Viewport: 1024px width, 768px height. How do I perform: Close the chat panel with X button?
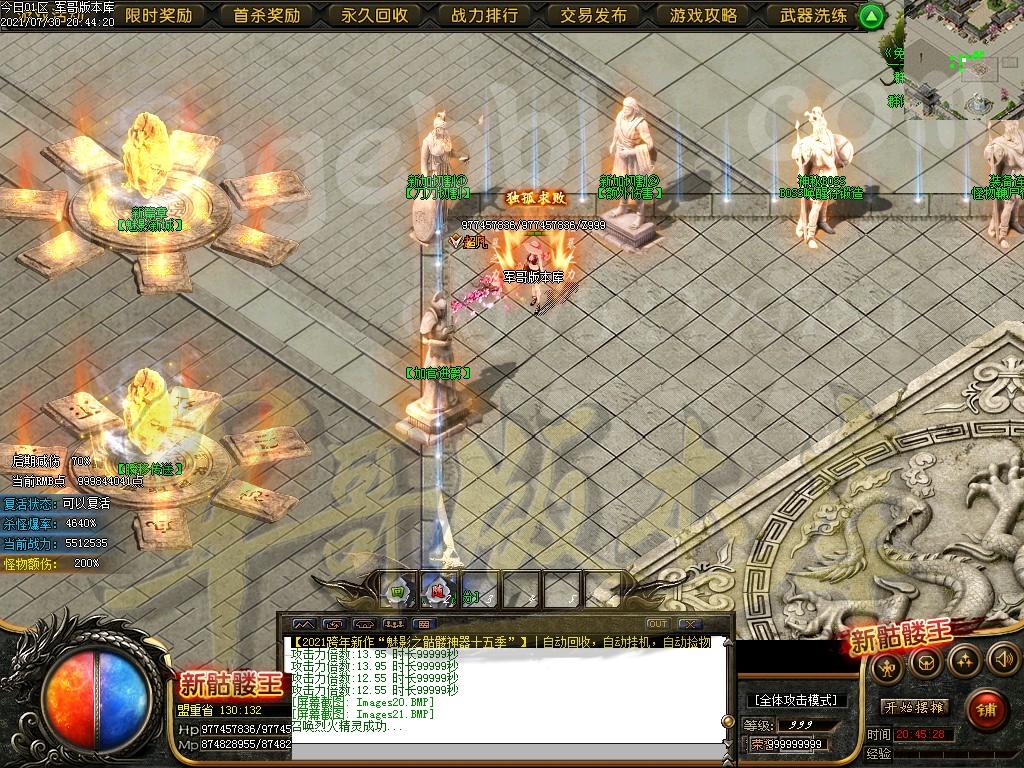click(687, 624)
